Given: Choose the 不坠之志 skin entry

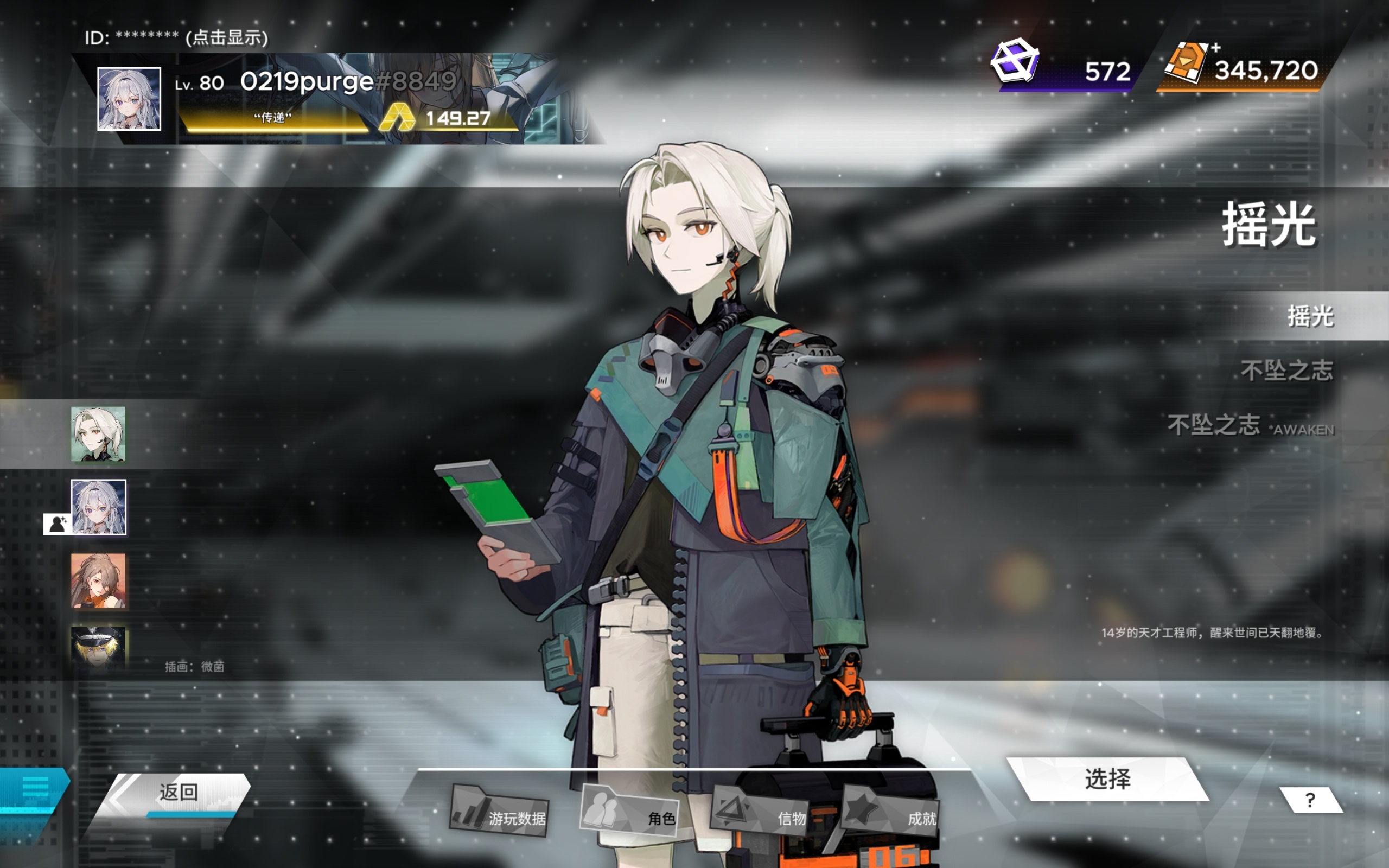Looking at the screenshot, I should [x=1286, y=371].
